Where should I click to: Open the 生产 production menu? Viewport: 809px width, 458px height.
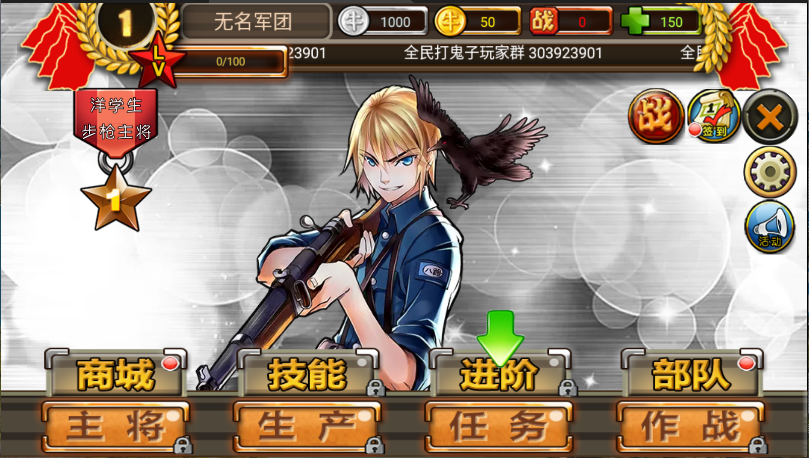[307, 427]
